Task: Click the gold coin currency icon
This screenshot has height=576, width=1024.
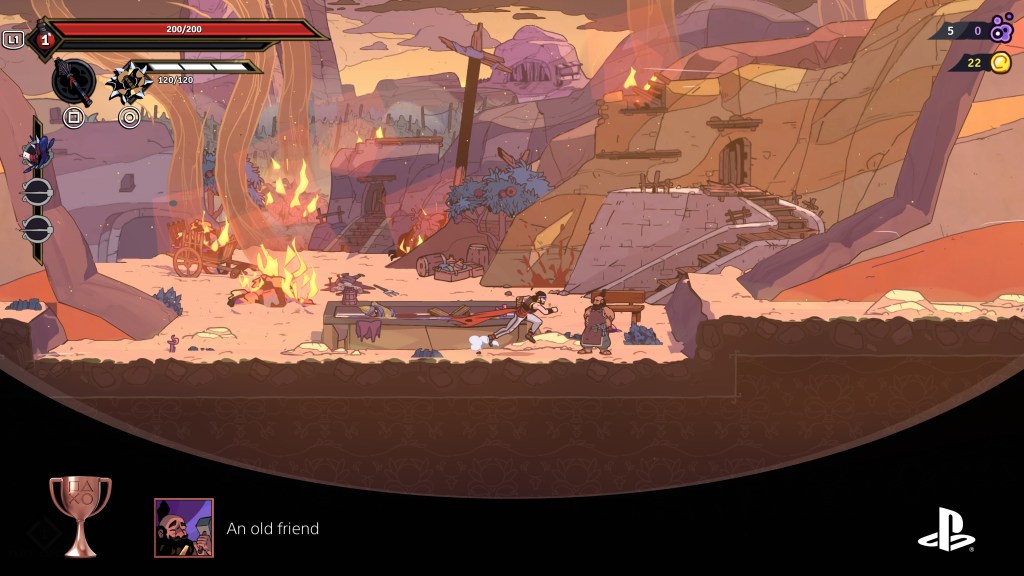Action: 1001,63
